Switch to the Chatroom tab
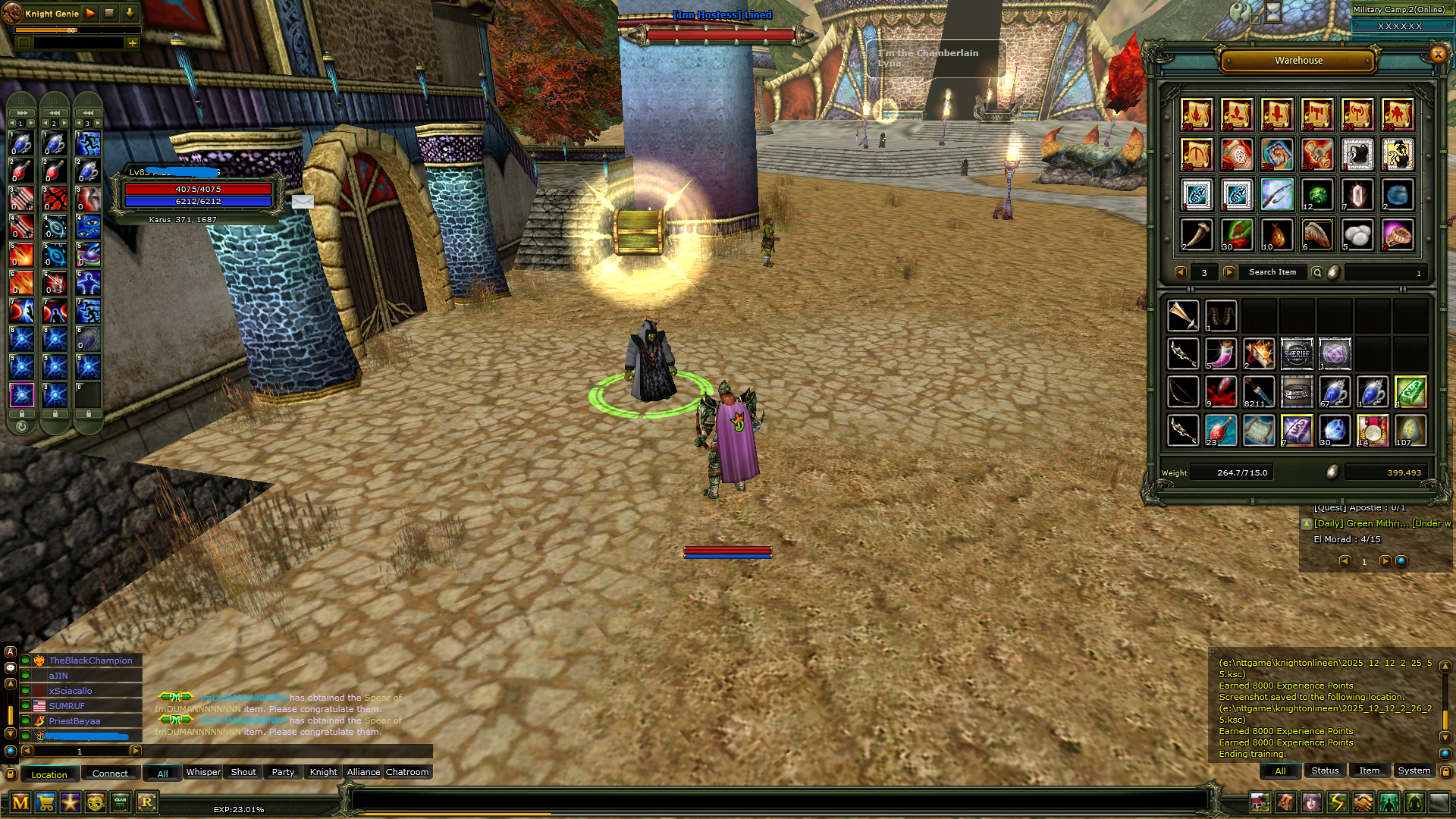This screenshot has height=819, width=1456. click(x=407, y=772)
